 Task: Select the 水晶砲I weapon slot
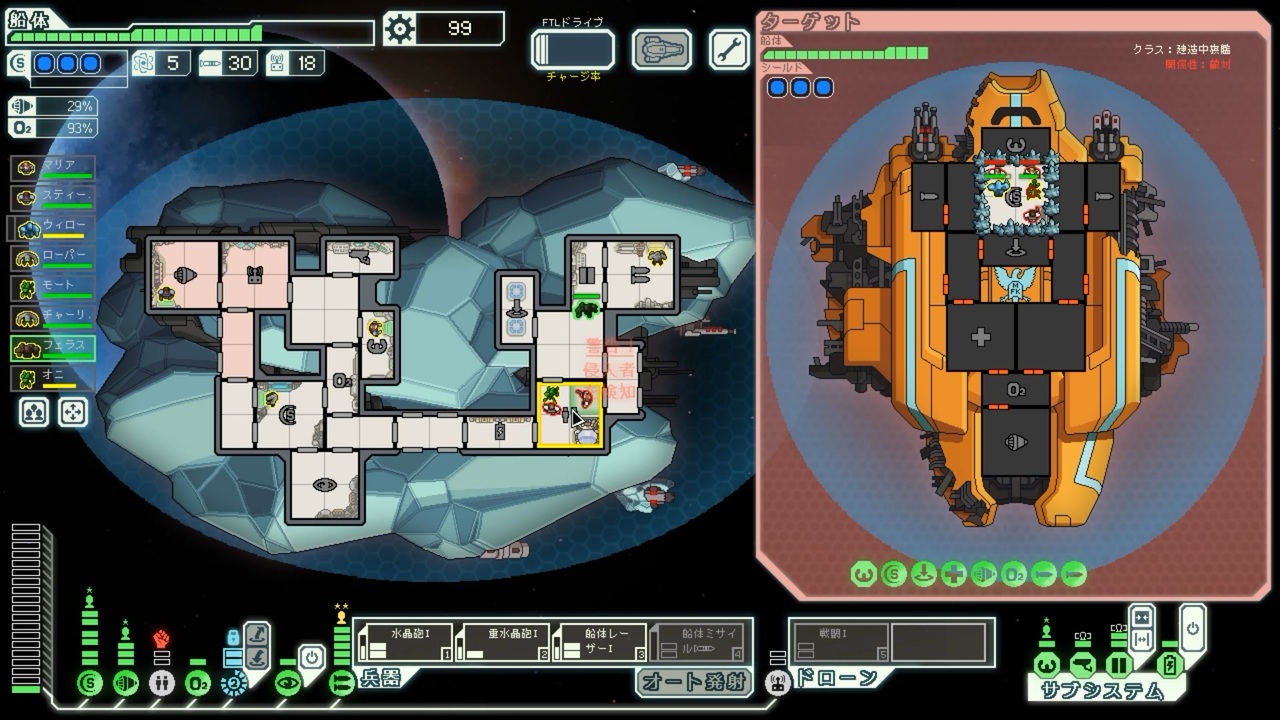pos(404,641)
